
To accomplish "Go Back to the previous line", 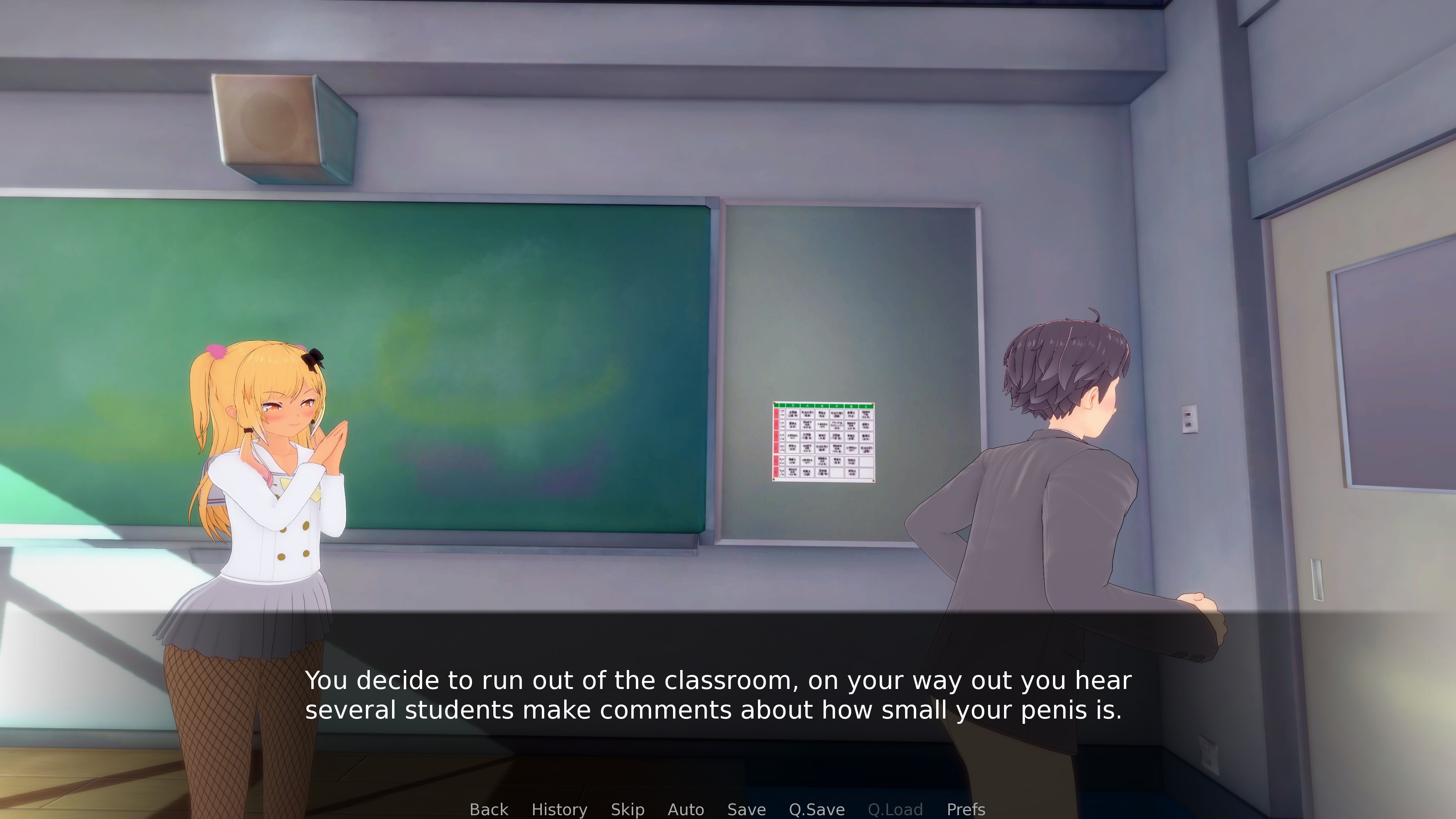I will (x=489, y=810).
